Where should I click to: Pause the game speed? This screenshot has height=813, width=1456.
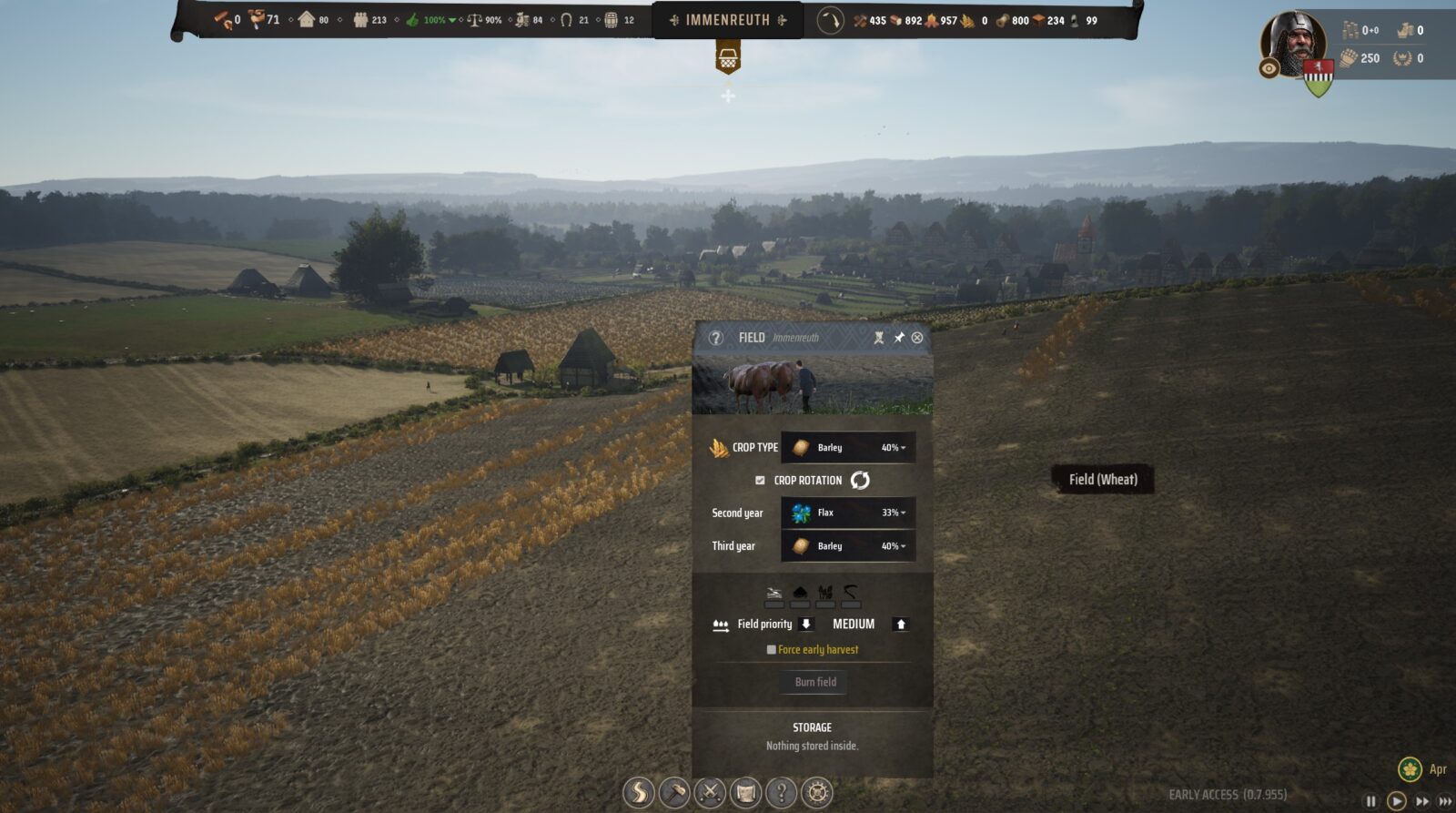[x=1370, y=801]
